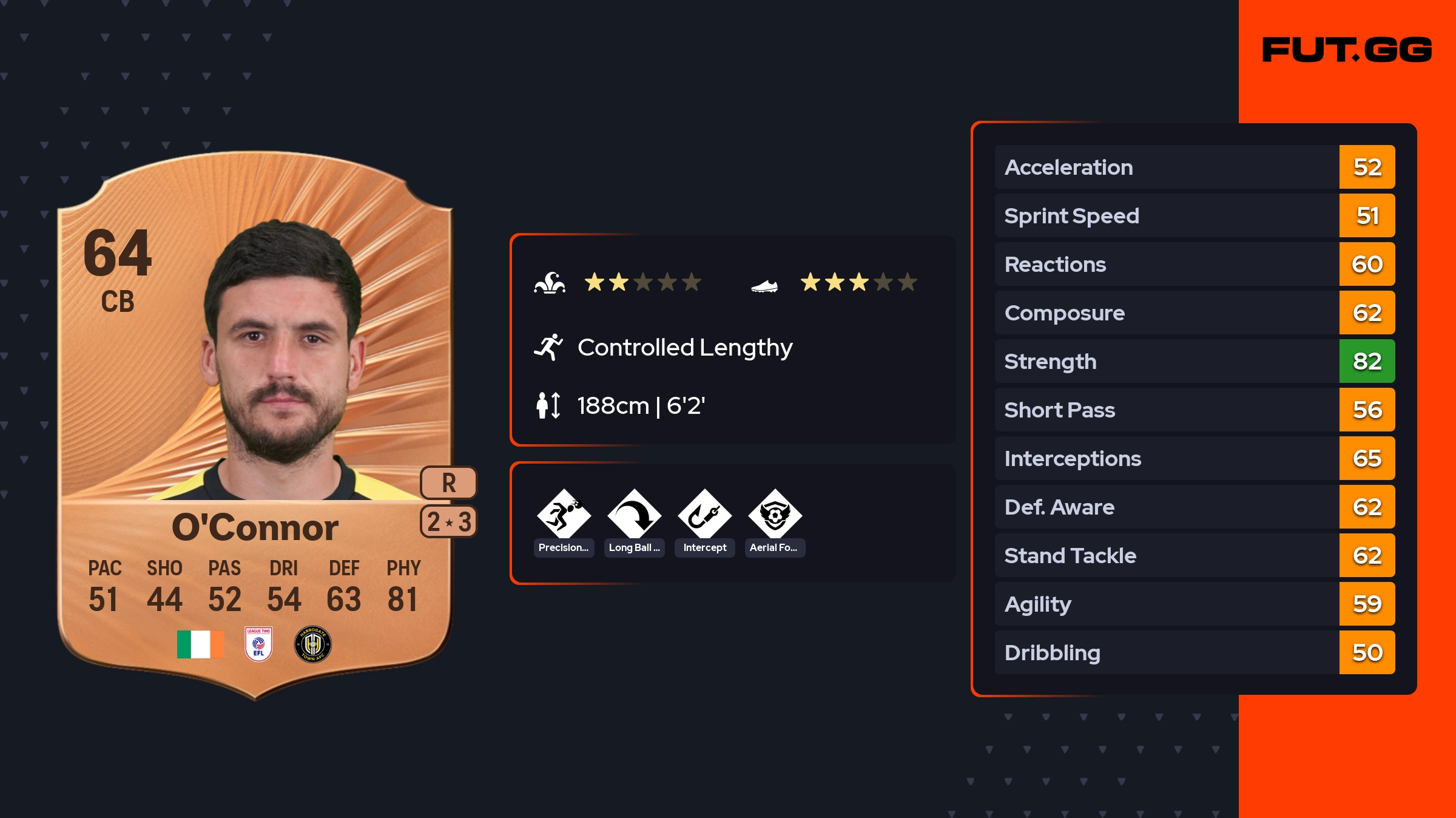Choose the Interceptions stat row
The width and height of the screenshot is (1456, 818).
(1194, 459)
